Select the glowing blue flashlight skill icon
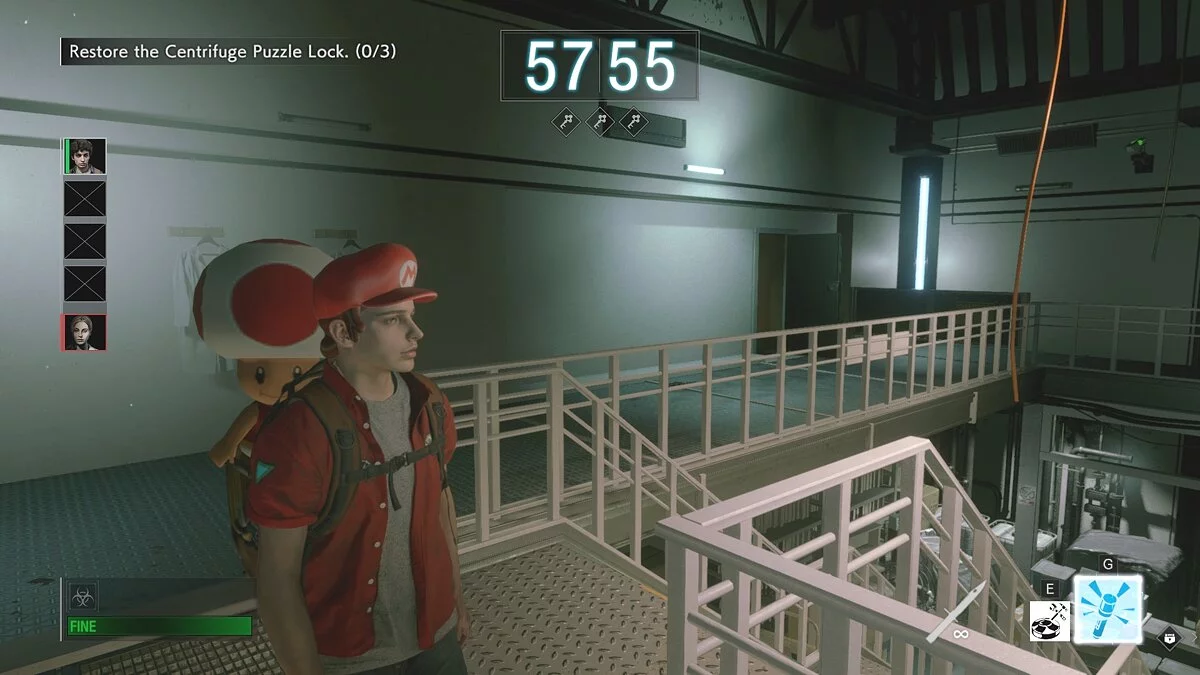The image size is (1200, 675). tap(1107, 608)
